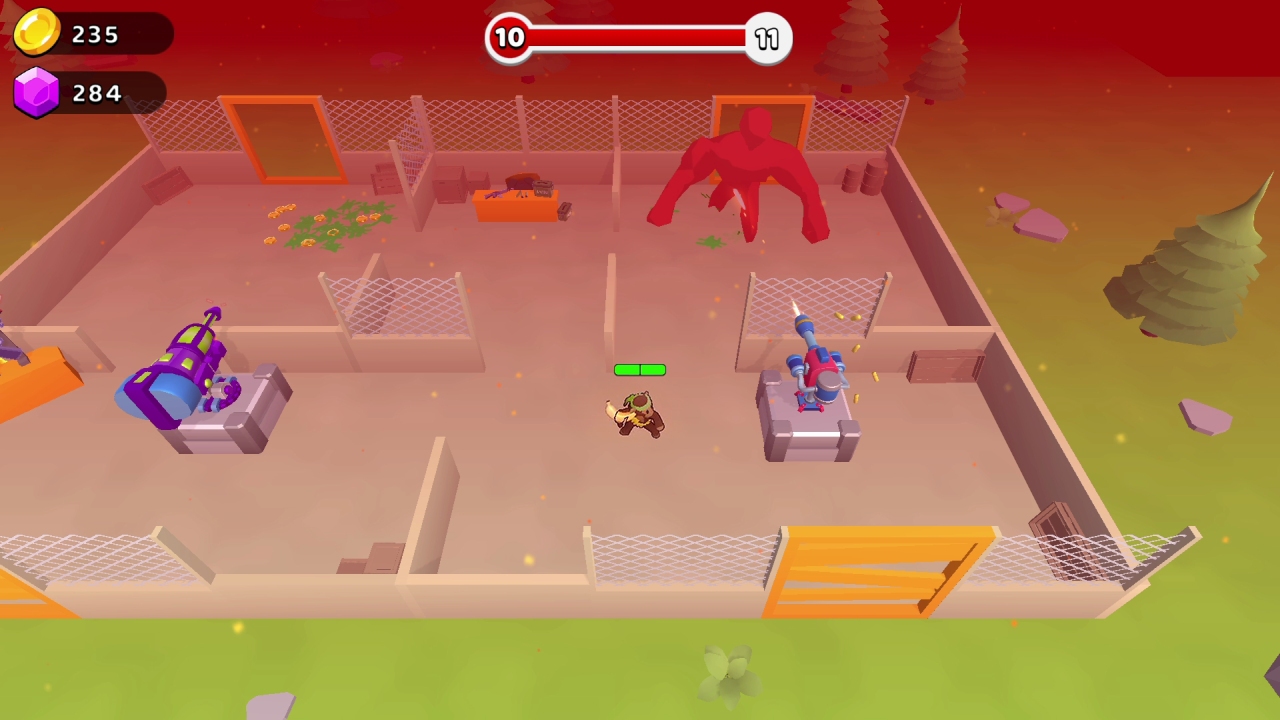Viewport: 1280px width, 720px height.
Task: Click the level 11 badge on the progress bar
Action: point(767,38)
